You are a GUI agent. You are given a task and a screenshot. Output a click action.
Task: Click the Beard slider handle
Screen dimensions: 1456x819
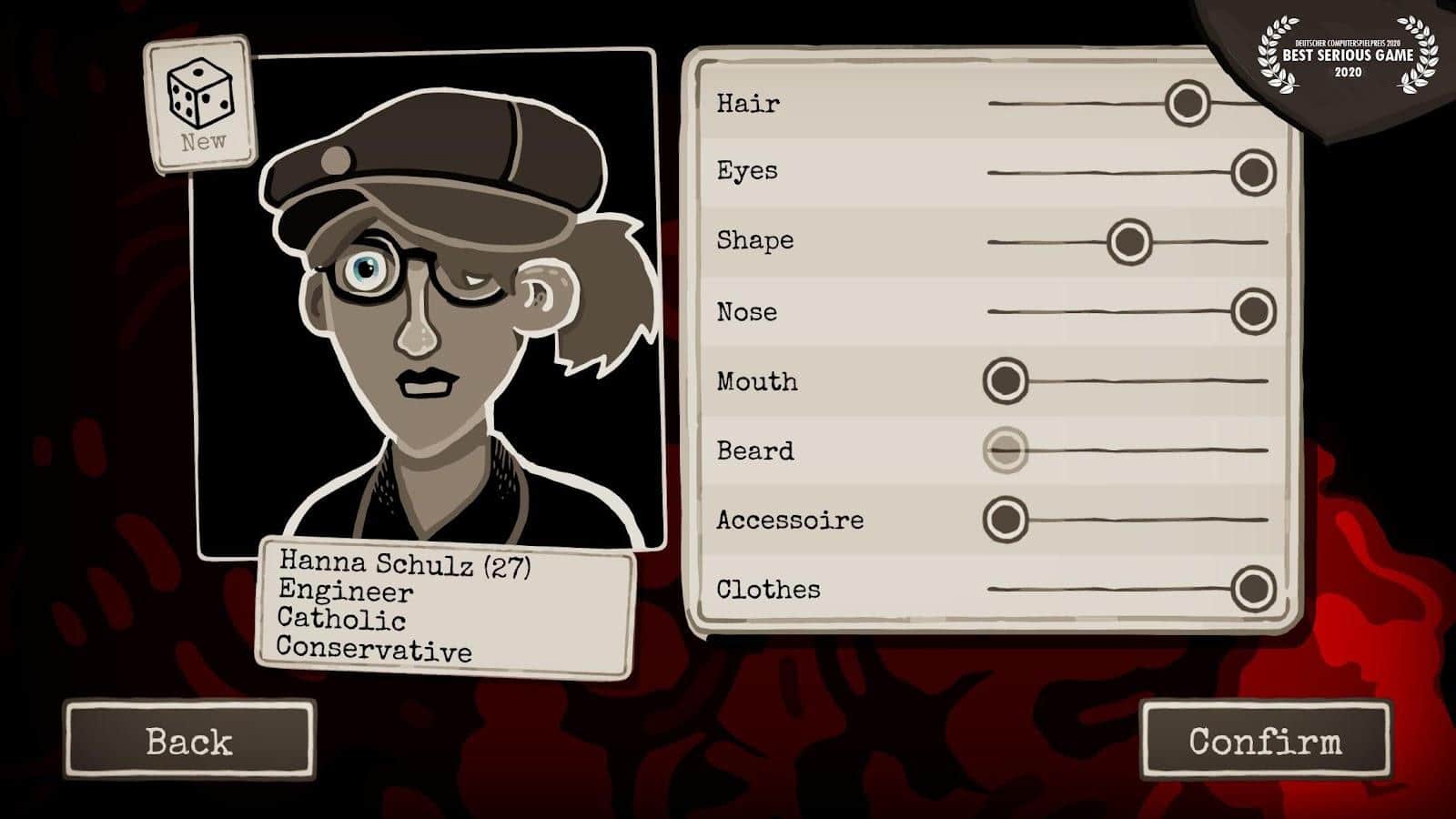coord(1007,450)
